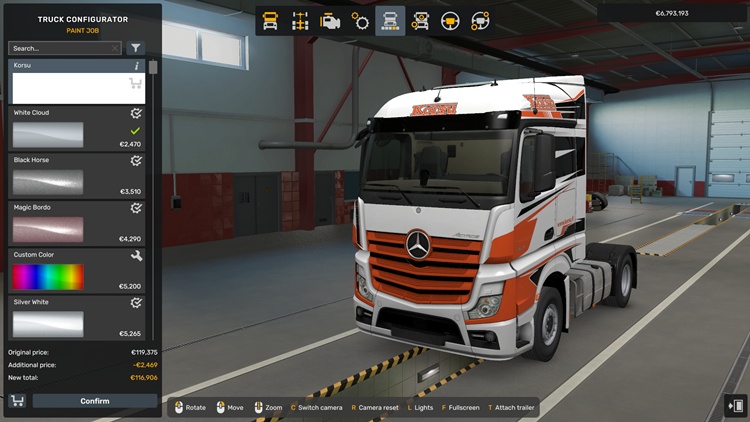Image resolution: width=750 pixels, height=422 pixels.
Task: Select the Magic Bordo paint
Action: tap(48, 229)
